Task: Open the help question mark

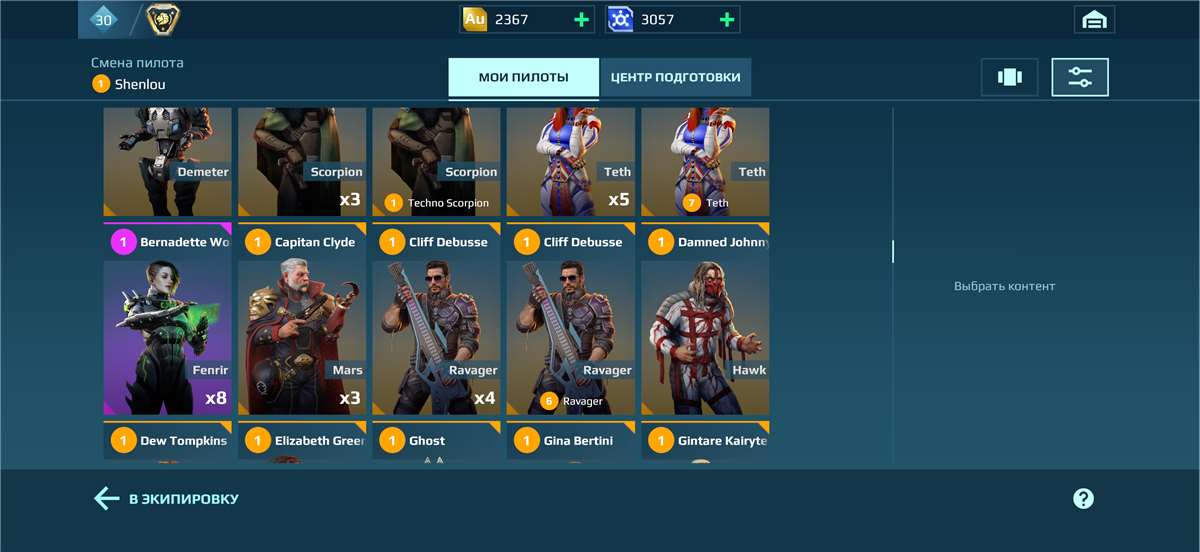Action: (x=1083, y=499)
